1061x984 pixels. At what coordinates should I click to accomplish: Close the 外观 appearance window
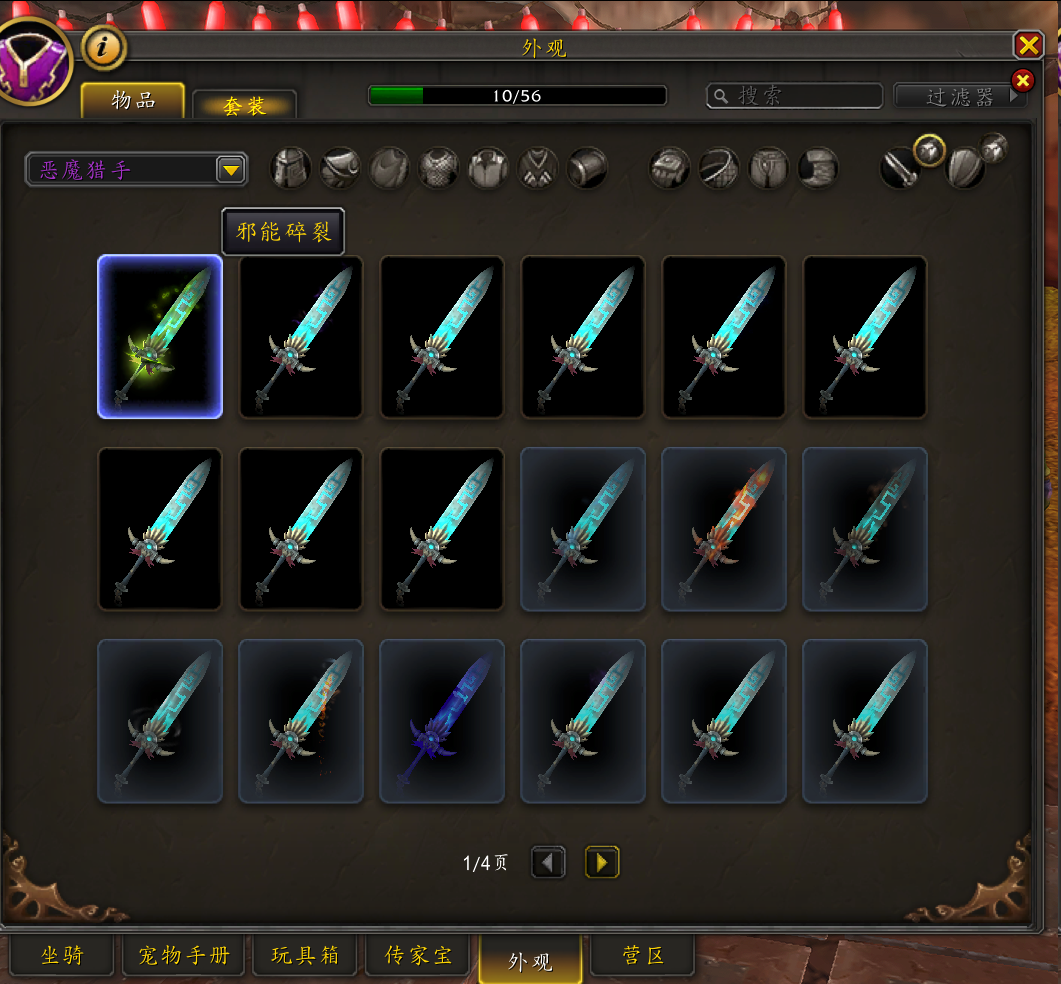coord(1028,45)
